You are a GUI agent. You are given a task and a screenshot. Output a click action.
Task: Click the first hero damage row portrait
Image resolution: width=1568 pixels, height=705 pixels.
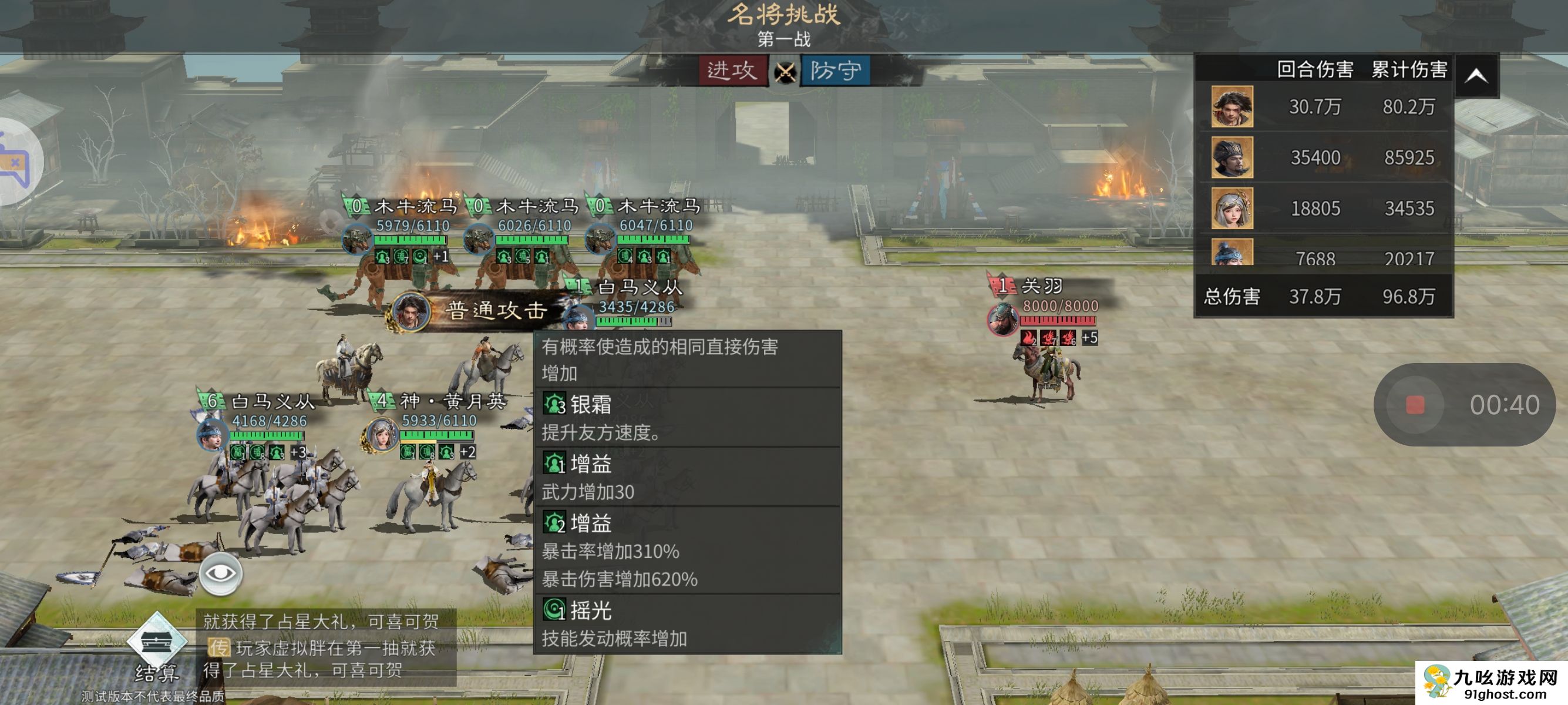pos(1231,106)
